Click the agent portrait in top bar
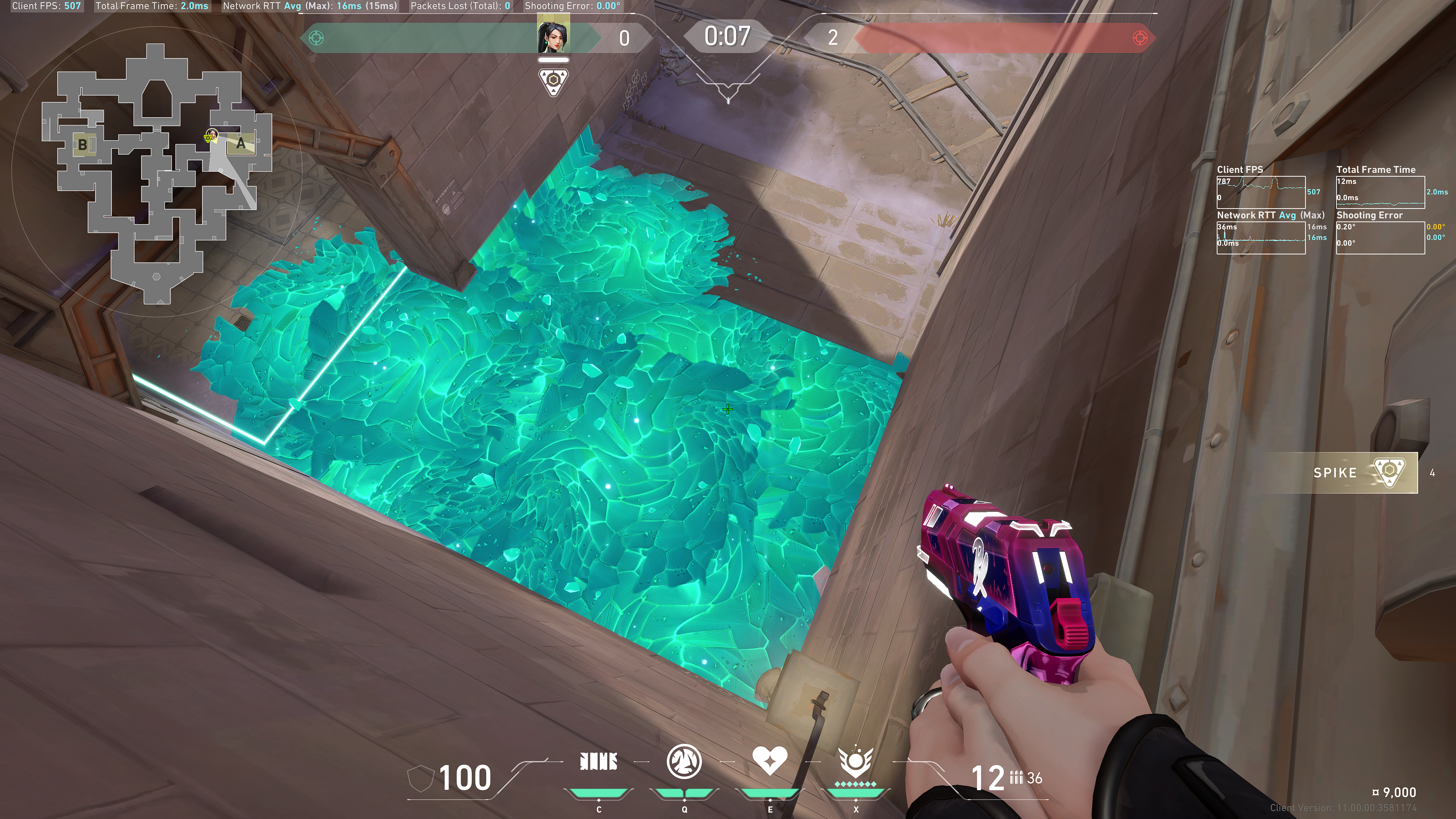 coord(553,37)
